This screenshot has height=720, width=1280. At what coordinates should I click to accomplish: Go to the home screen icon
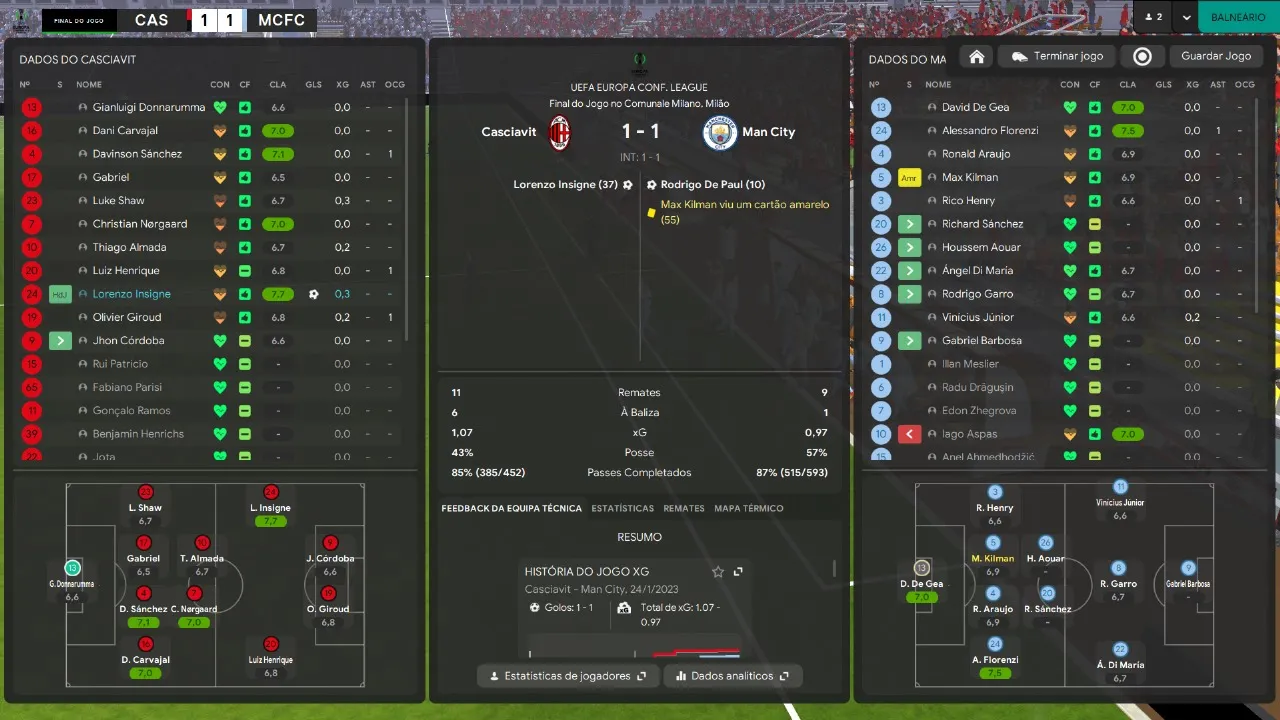click(977, 57)
